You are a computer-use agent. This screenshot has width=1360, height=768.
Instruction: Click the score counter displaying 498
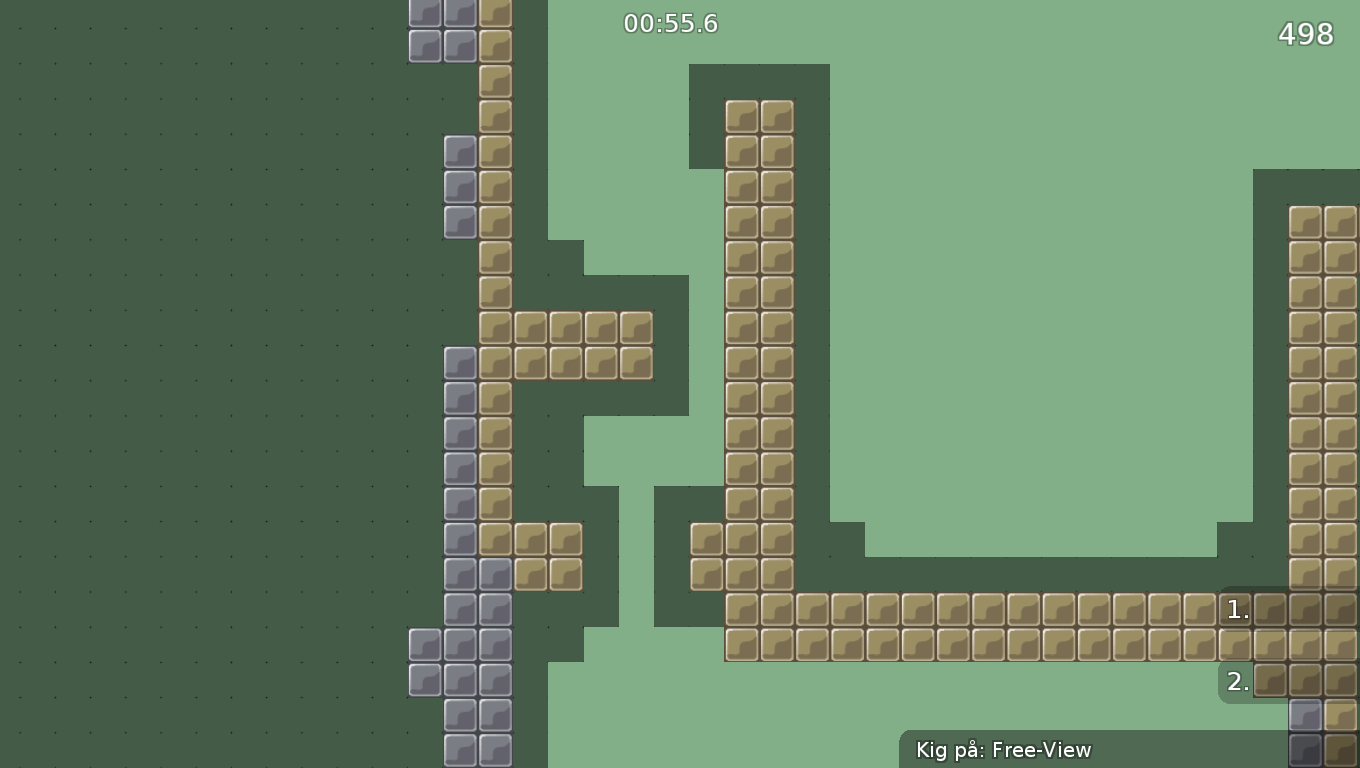(1305, 34)
